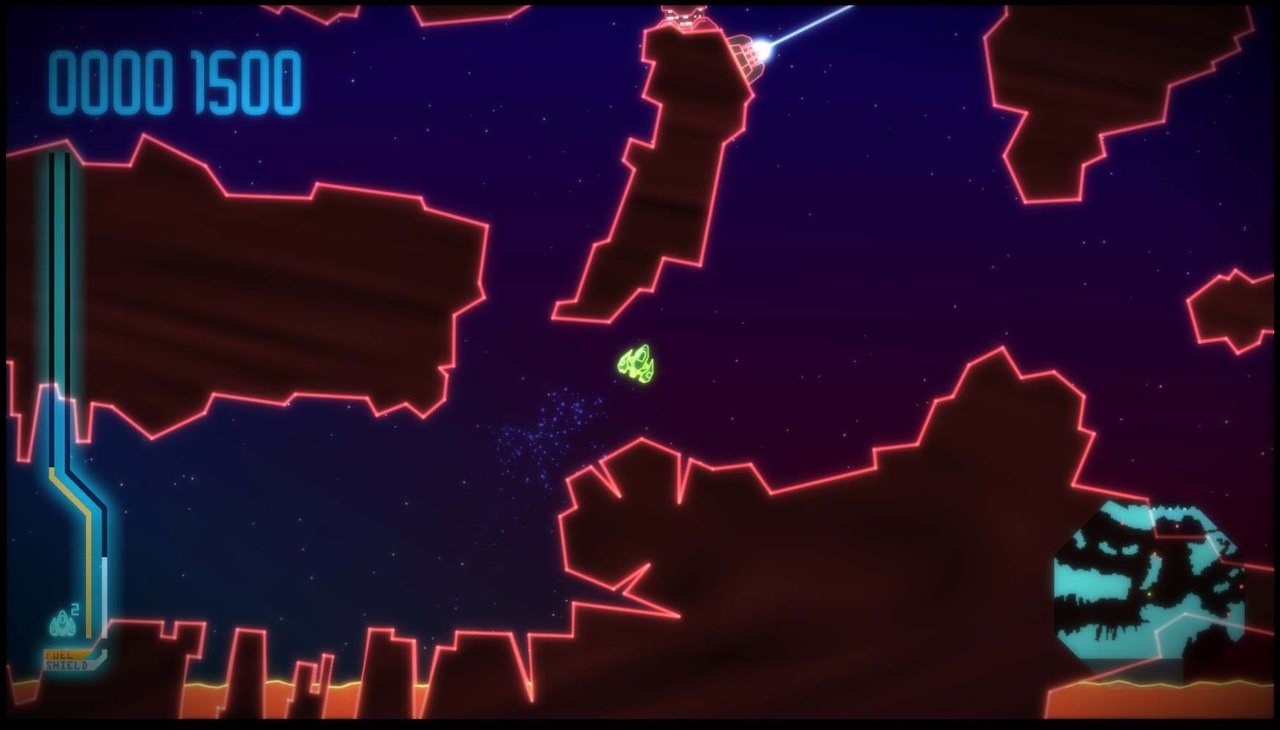1280x730 pixels.
Task: Click the superscript 2 beside the ship icon
Action: [x=73, y=610]
